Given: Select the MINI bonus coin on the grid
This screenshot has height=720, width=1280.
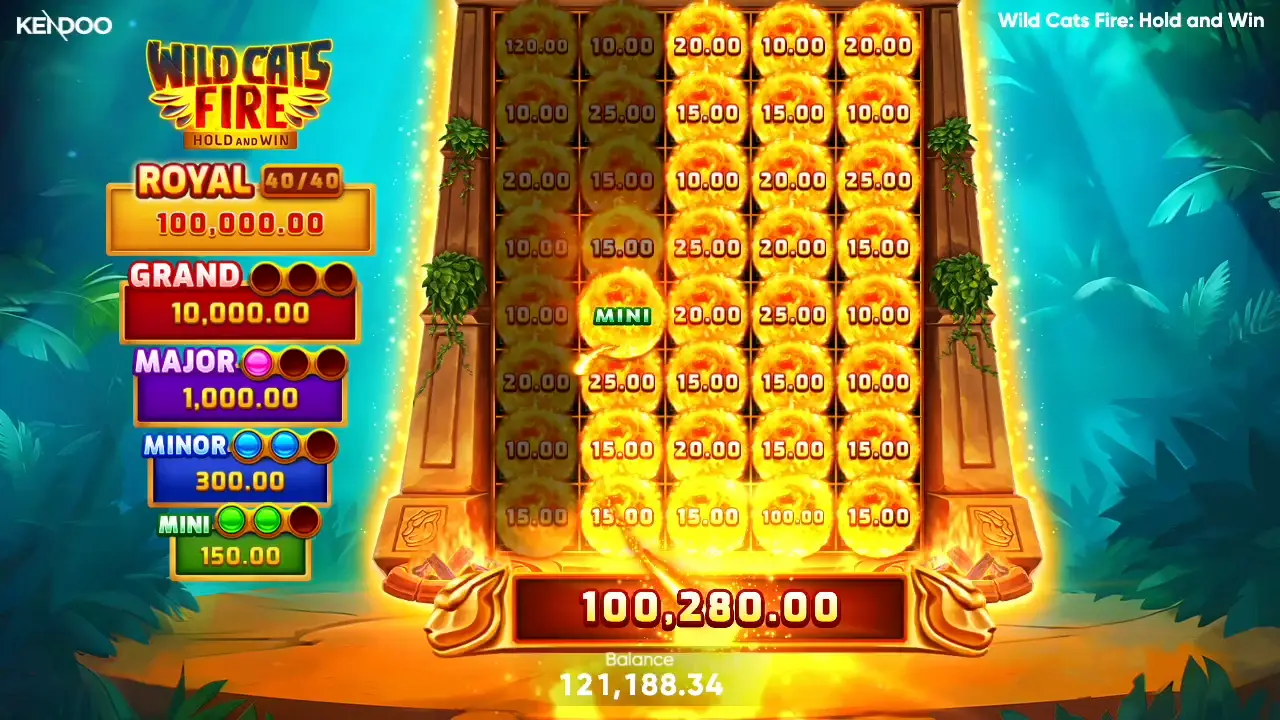Looking at the screenshot, I should (x=622, y=315).
